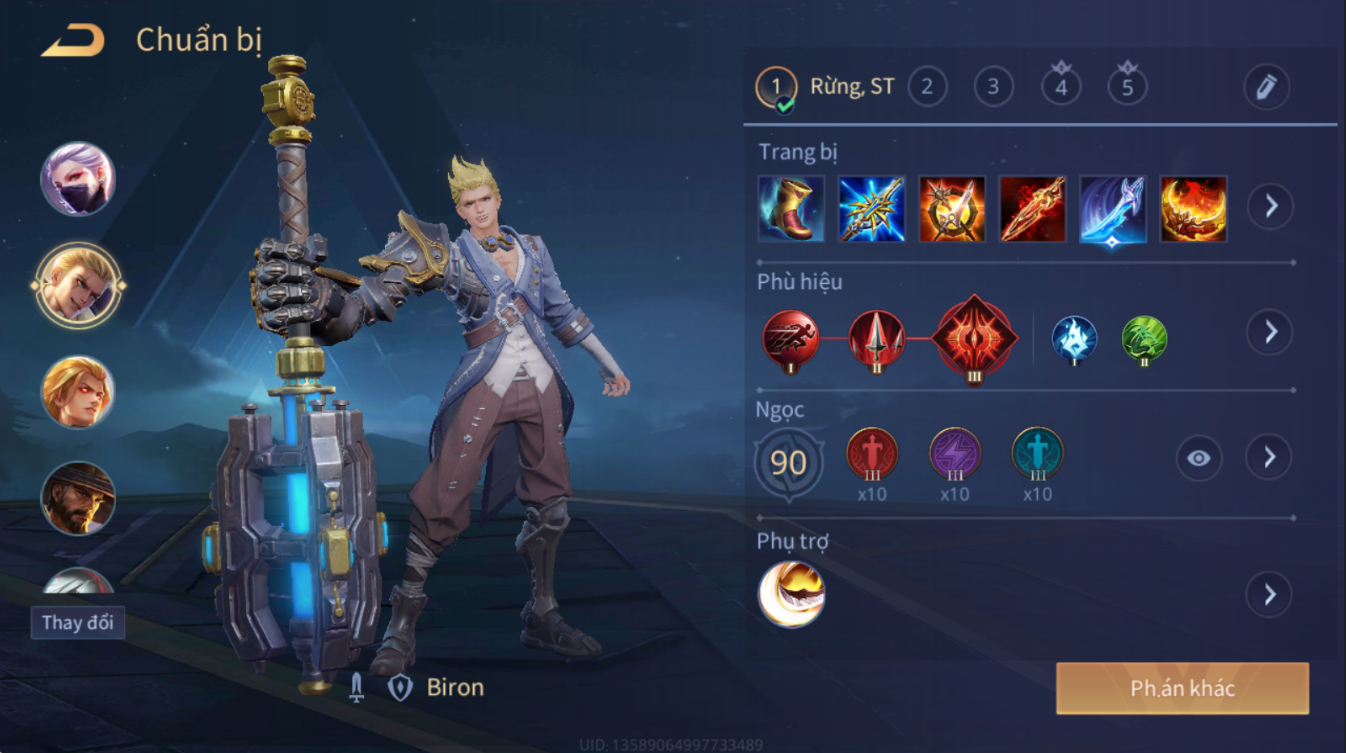Go back using the return arrow
This screenshot has height=753, width=1346.
tap(73, 40)
